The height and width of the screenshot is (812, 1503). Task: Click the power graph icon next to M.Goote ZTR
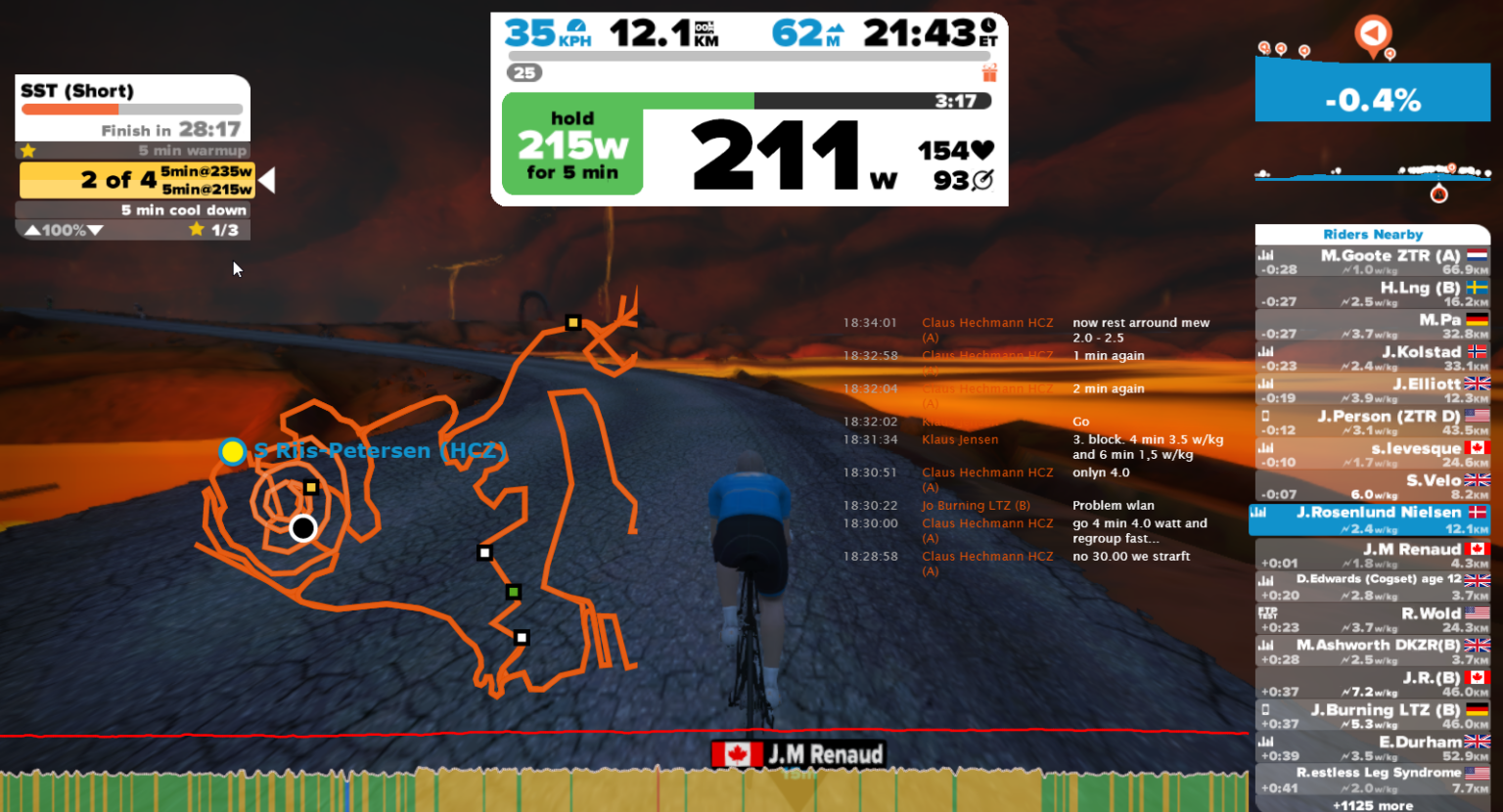pos(1264,256)
